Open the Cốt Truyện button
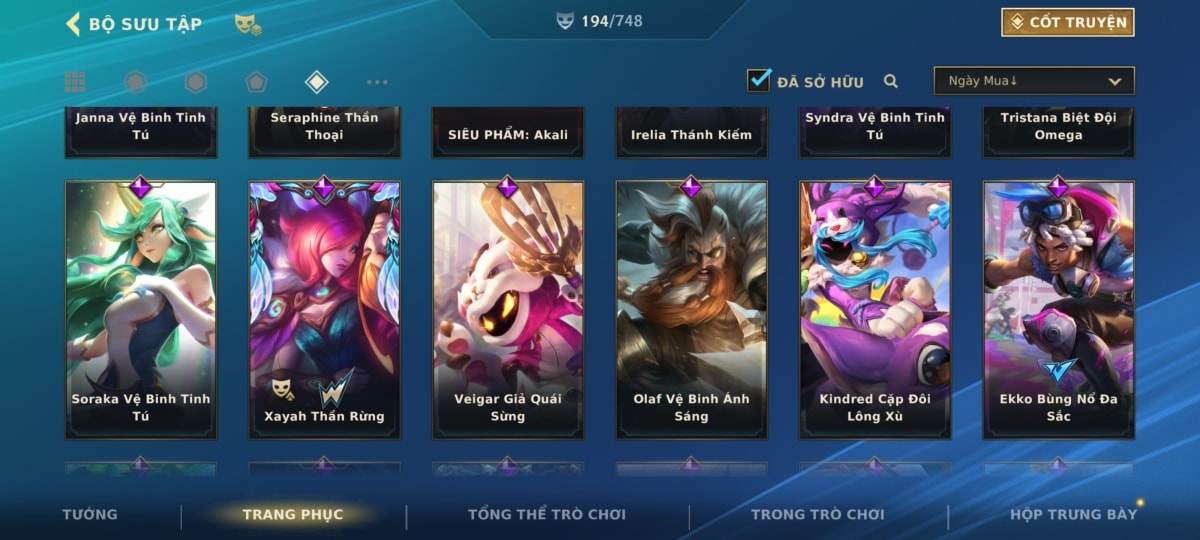The width and height of the screenshot is (1200, 540). point(1067,22)
